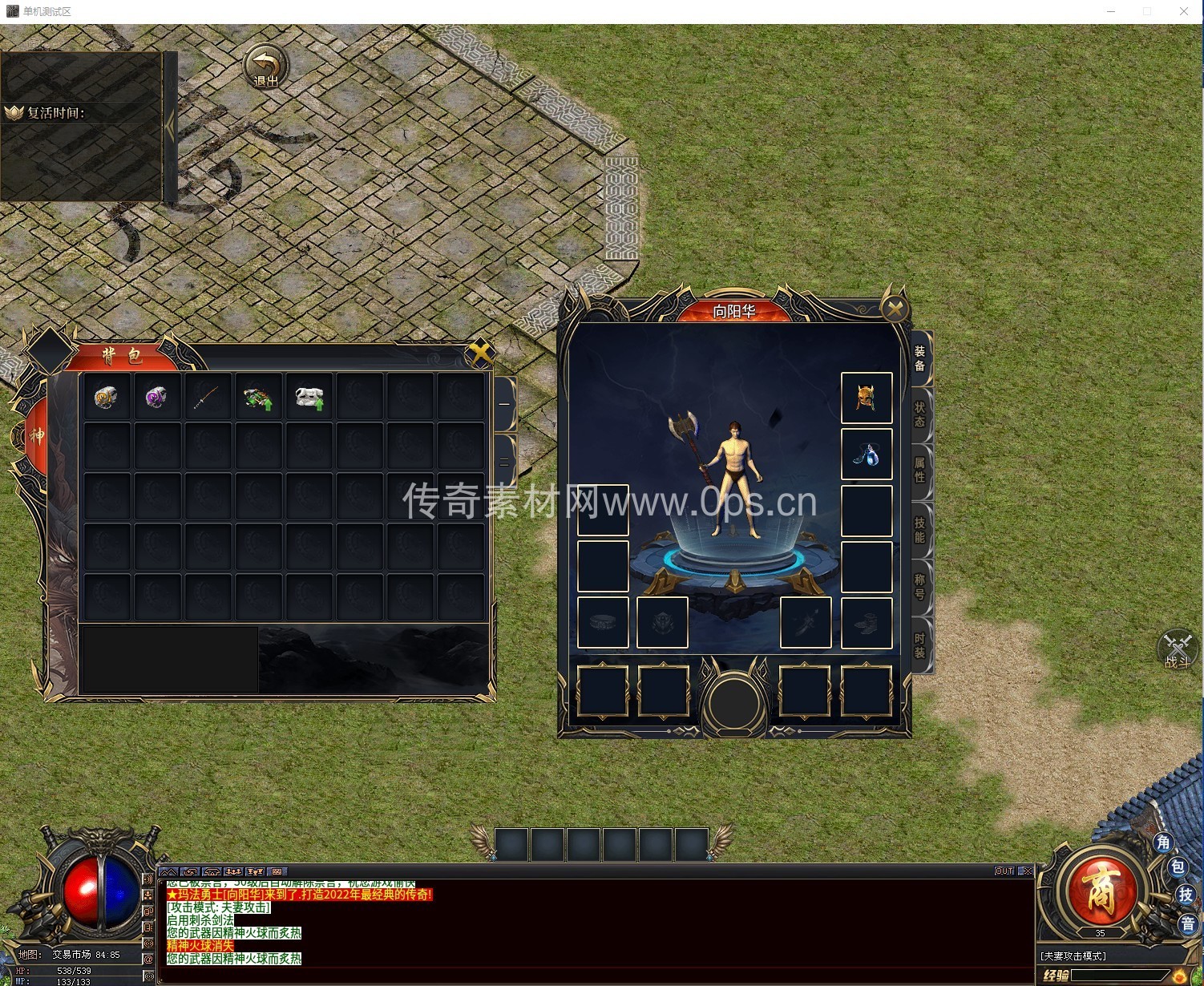Image resolution: width=1204 pixels, height=986 pixels.
Task: Open the 时装 fashion tab
Action: (919, 645)
